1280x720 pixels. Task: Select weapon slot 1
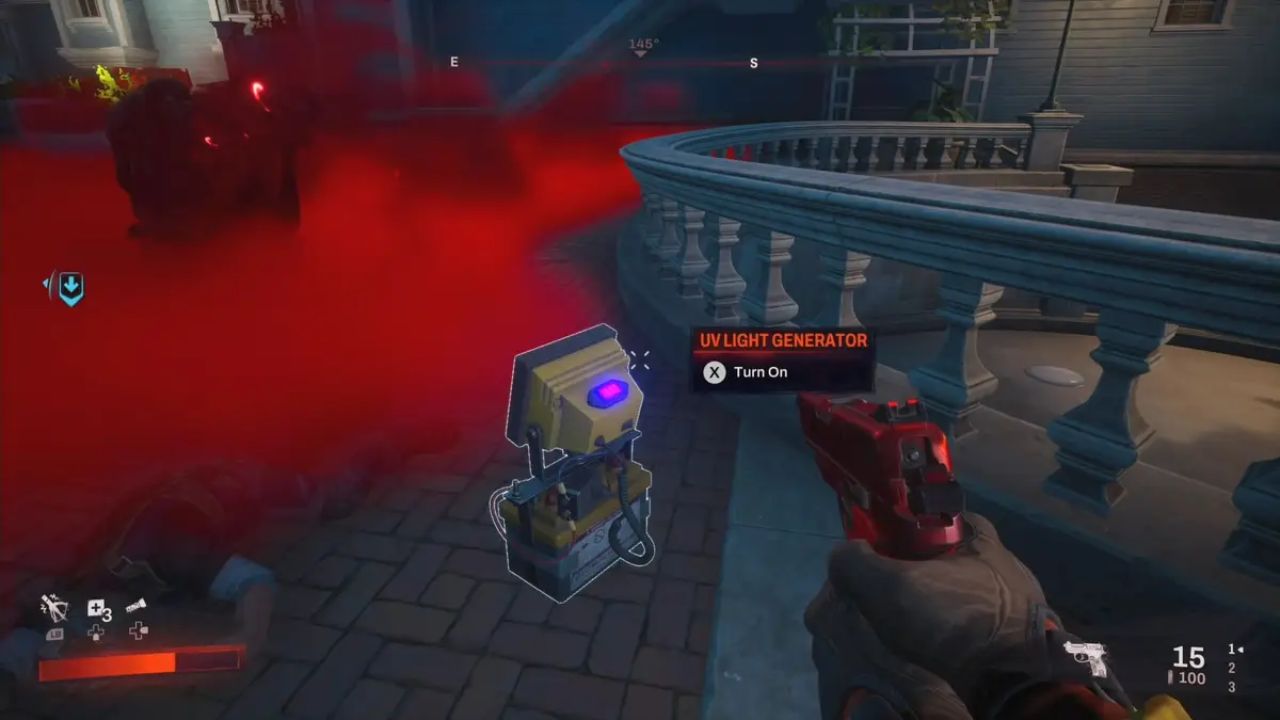point(1231,650)
